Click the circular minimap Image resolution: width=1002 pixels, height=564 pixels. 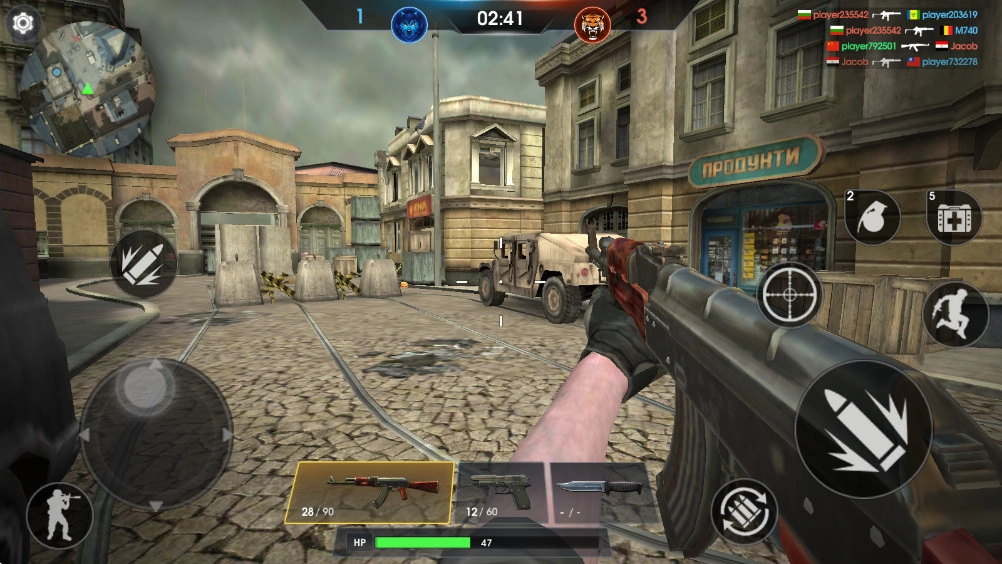(x=87, y=89)
